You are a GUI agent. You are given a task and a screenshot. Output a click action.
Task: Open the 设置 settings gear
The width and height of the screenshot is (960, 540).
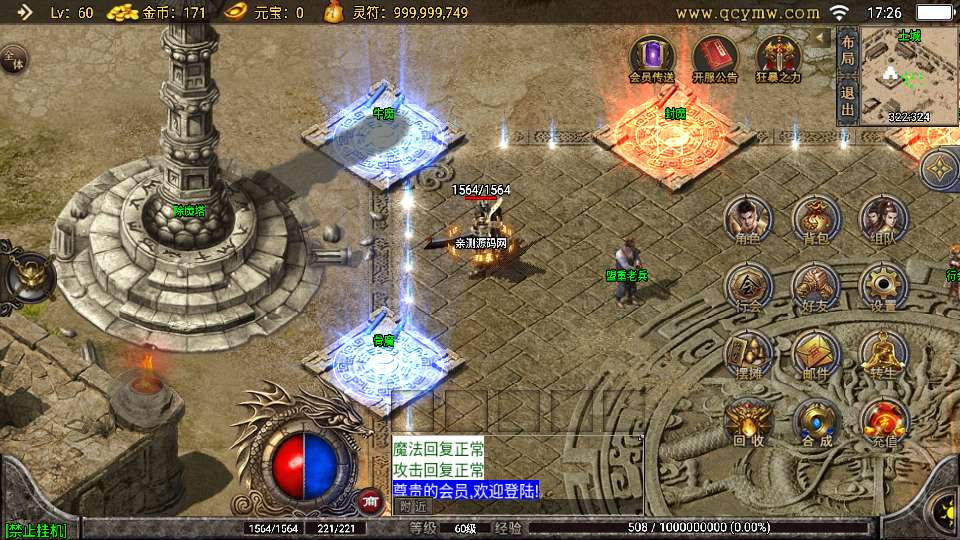[x=884, y=286]
